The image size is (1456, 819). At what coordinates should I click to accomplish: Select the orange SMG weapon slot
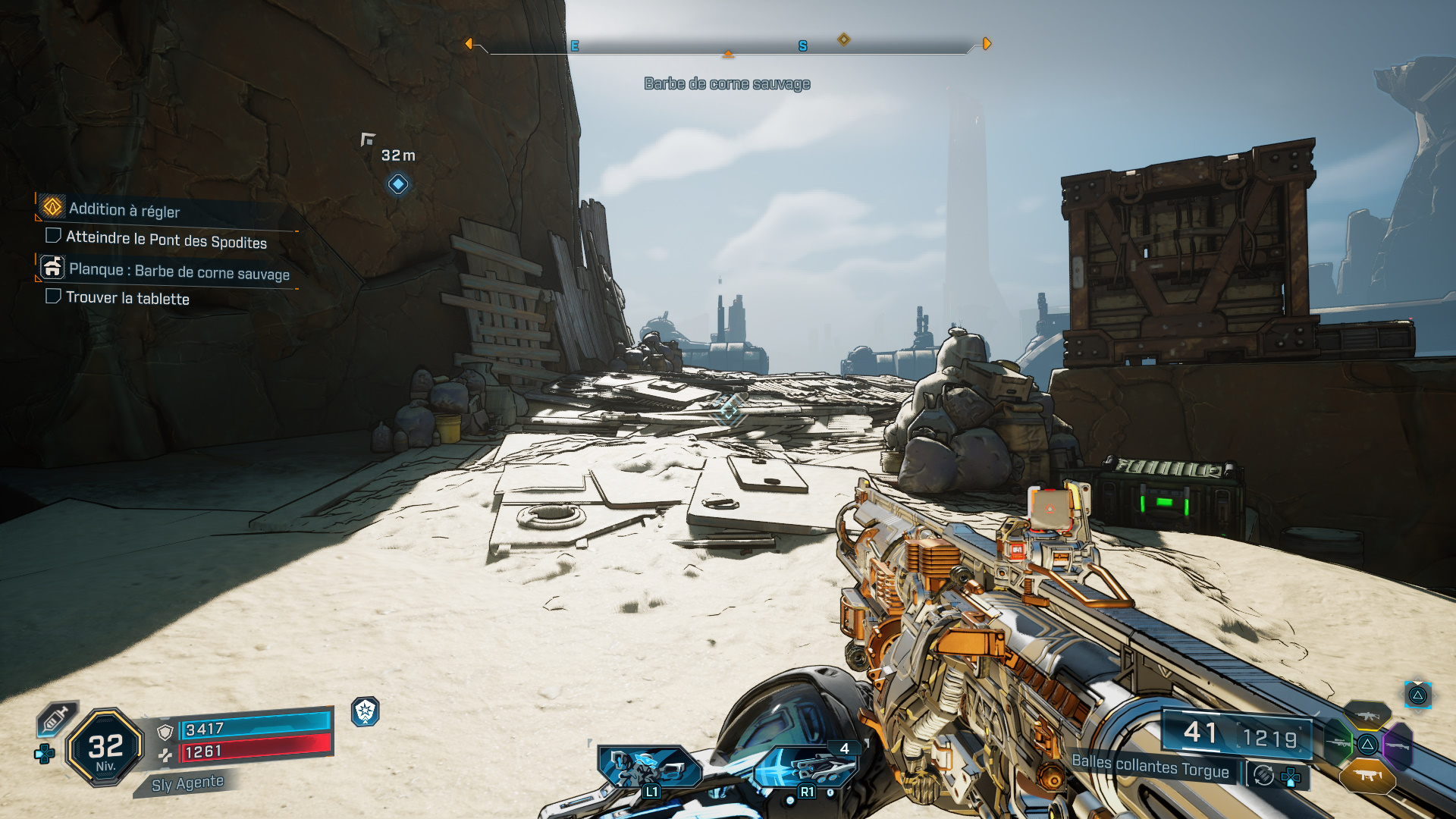tap(1367, 776)
